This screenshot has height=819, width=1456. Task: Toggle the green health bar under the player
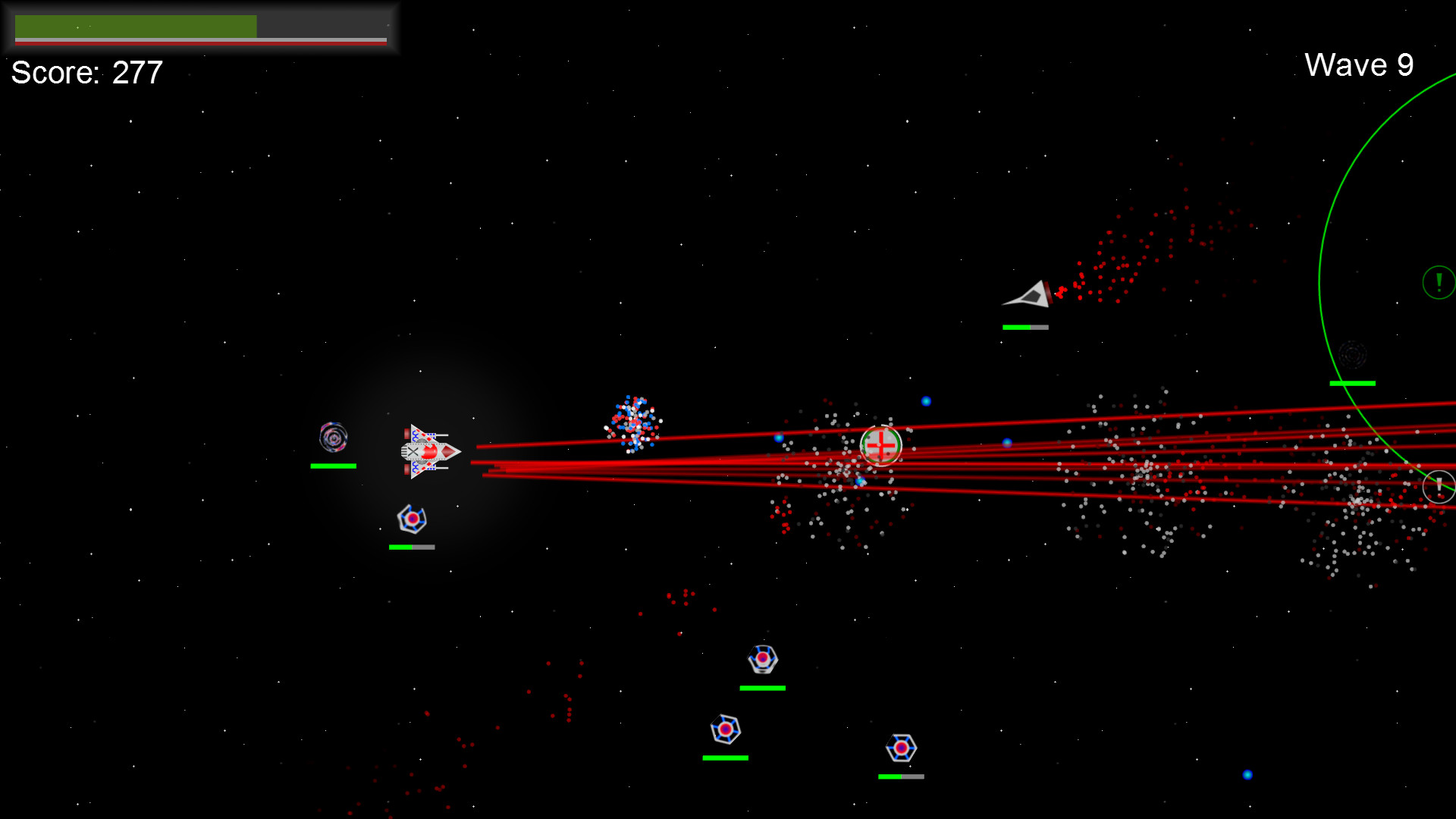point(332,465)
